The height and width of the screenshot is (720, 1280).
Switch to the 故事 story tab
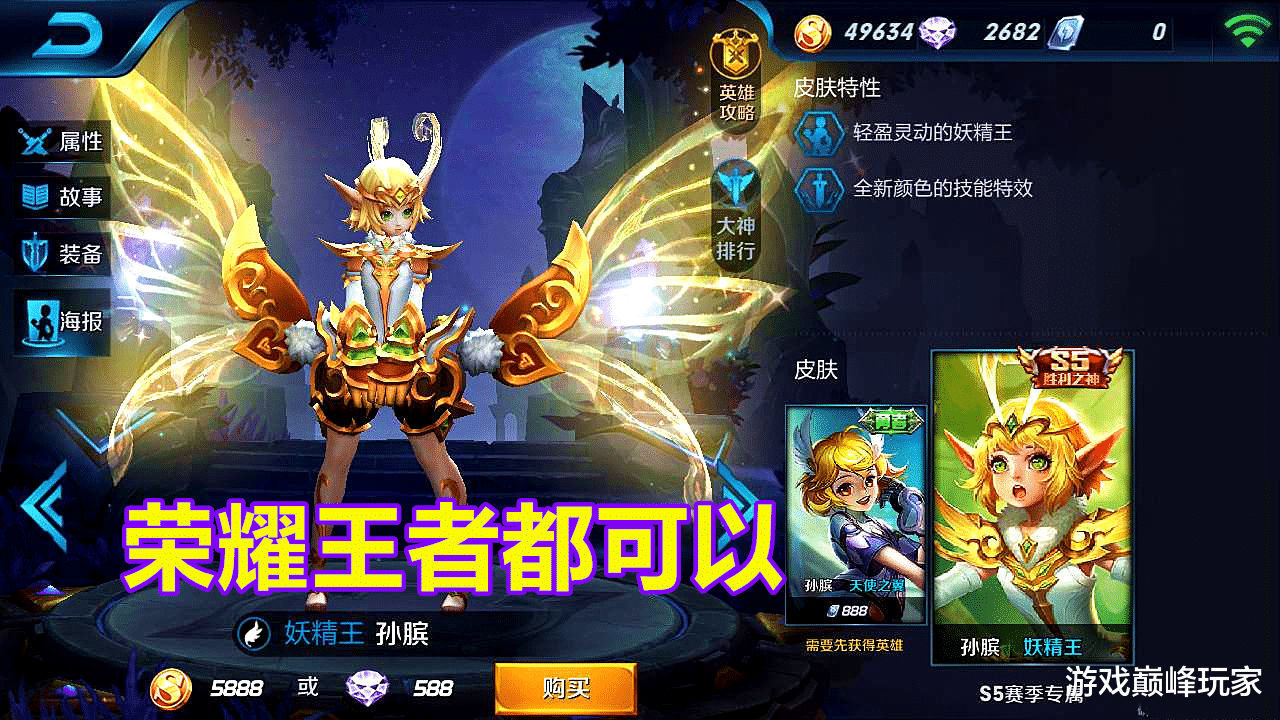(x=35, y=197)
